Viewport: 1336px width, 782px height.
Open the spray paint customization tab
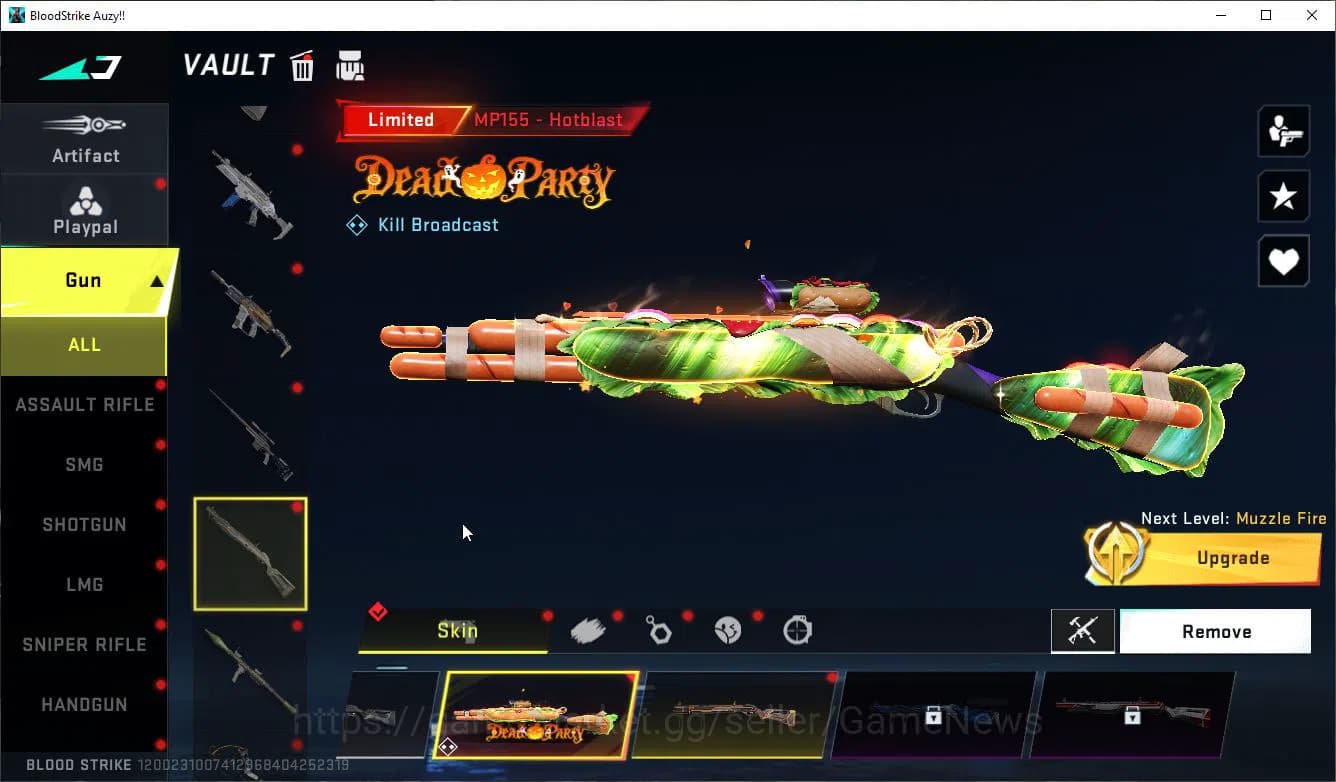[x=588, y=630]
